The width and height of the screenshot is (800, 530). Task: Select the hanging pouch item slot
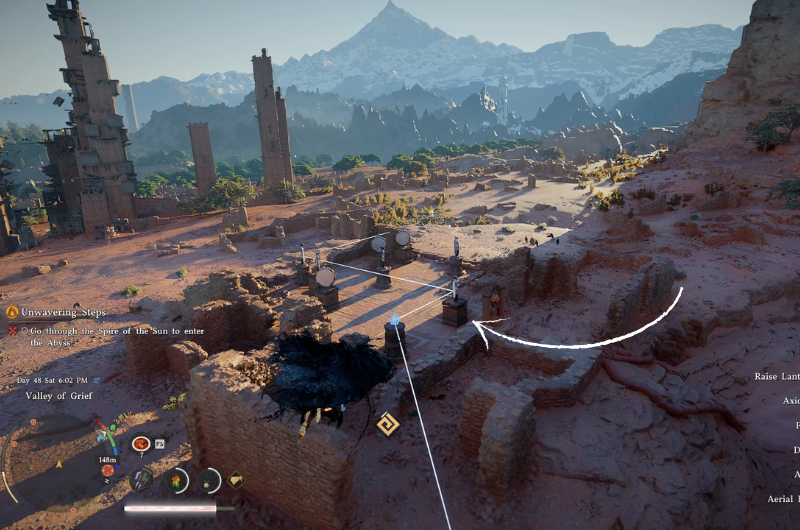[x=208, y=480]
